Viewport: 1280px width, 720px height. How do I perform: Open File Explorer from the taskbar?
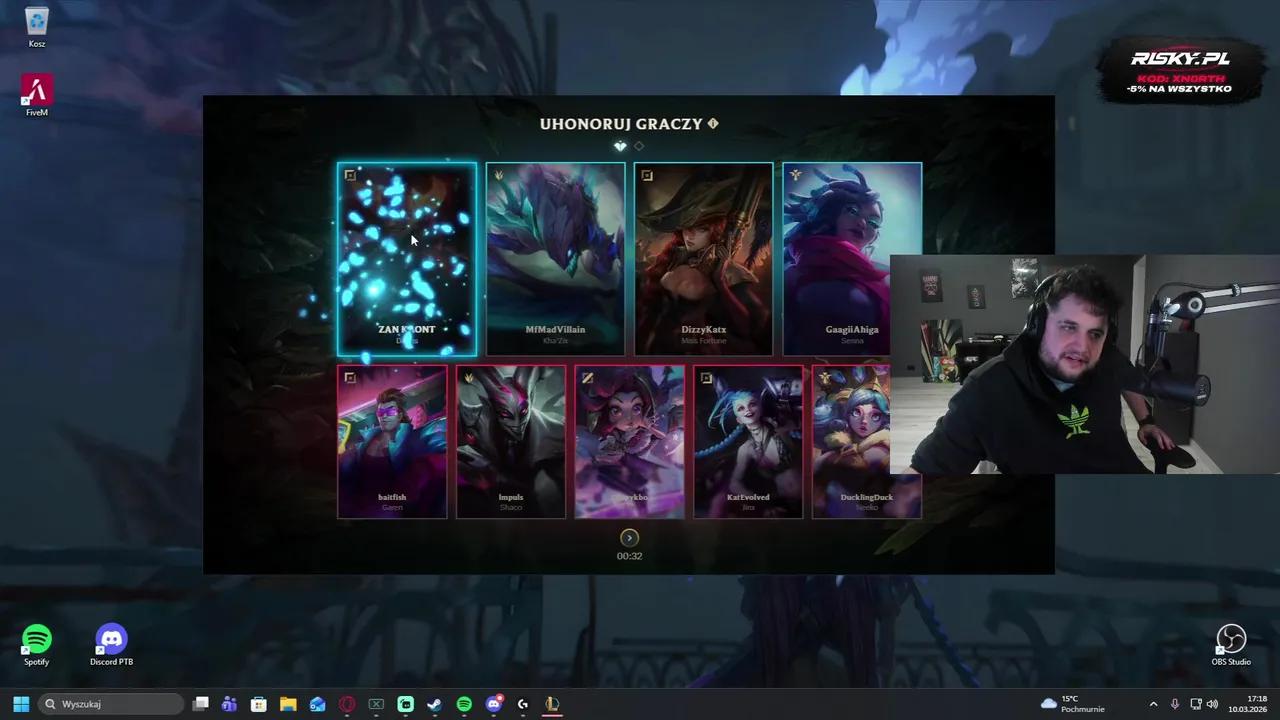tap(288, 704)
